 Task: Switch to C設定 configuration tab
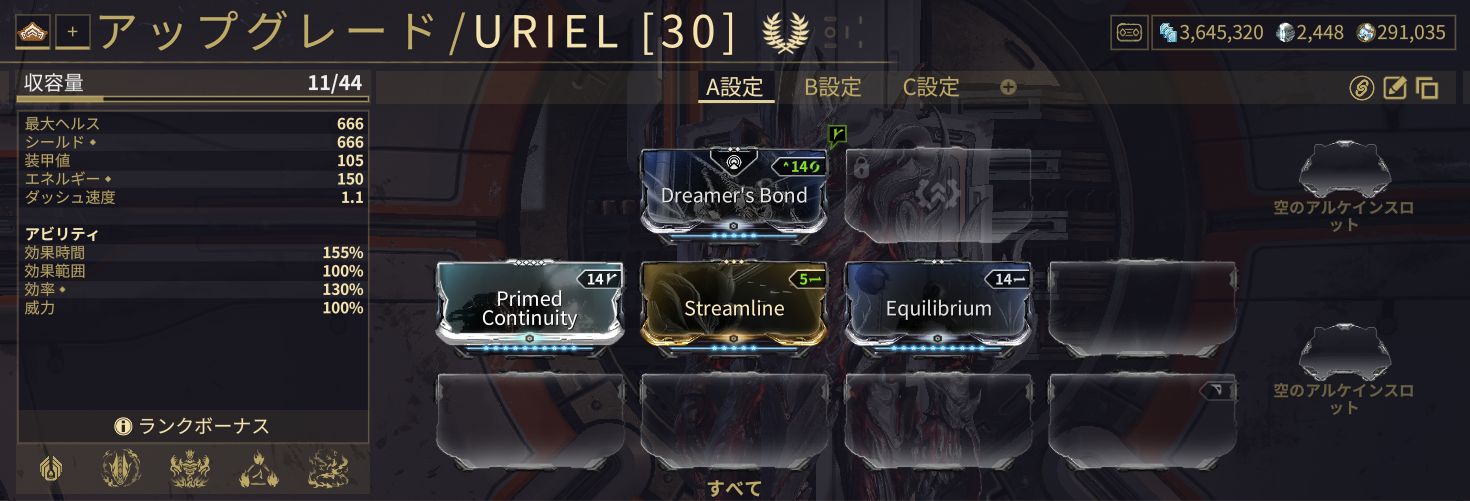(931, 87)
